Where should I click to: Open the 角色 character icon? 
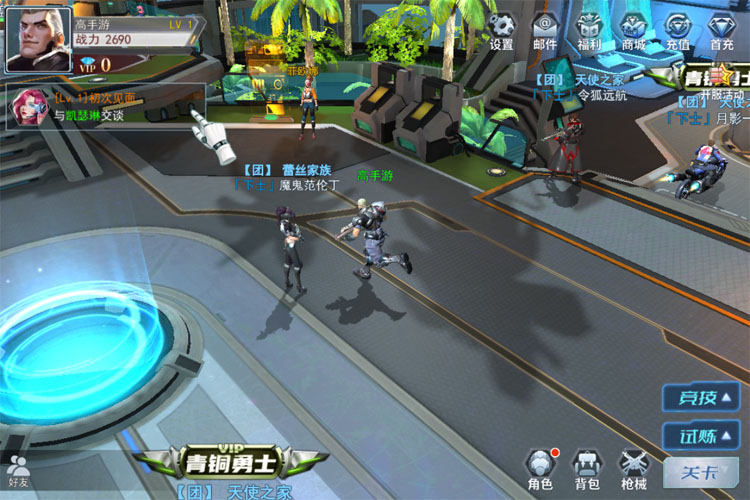540,468
